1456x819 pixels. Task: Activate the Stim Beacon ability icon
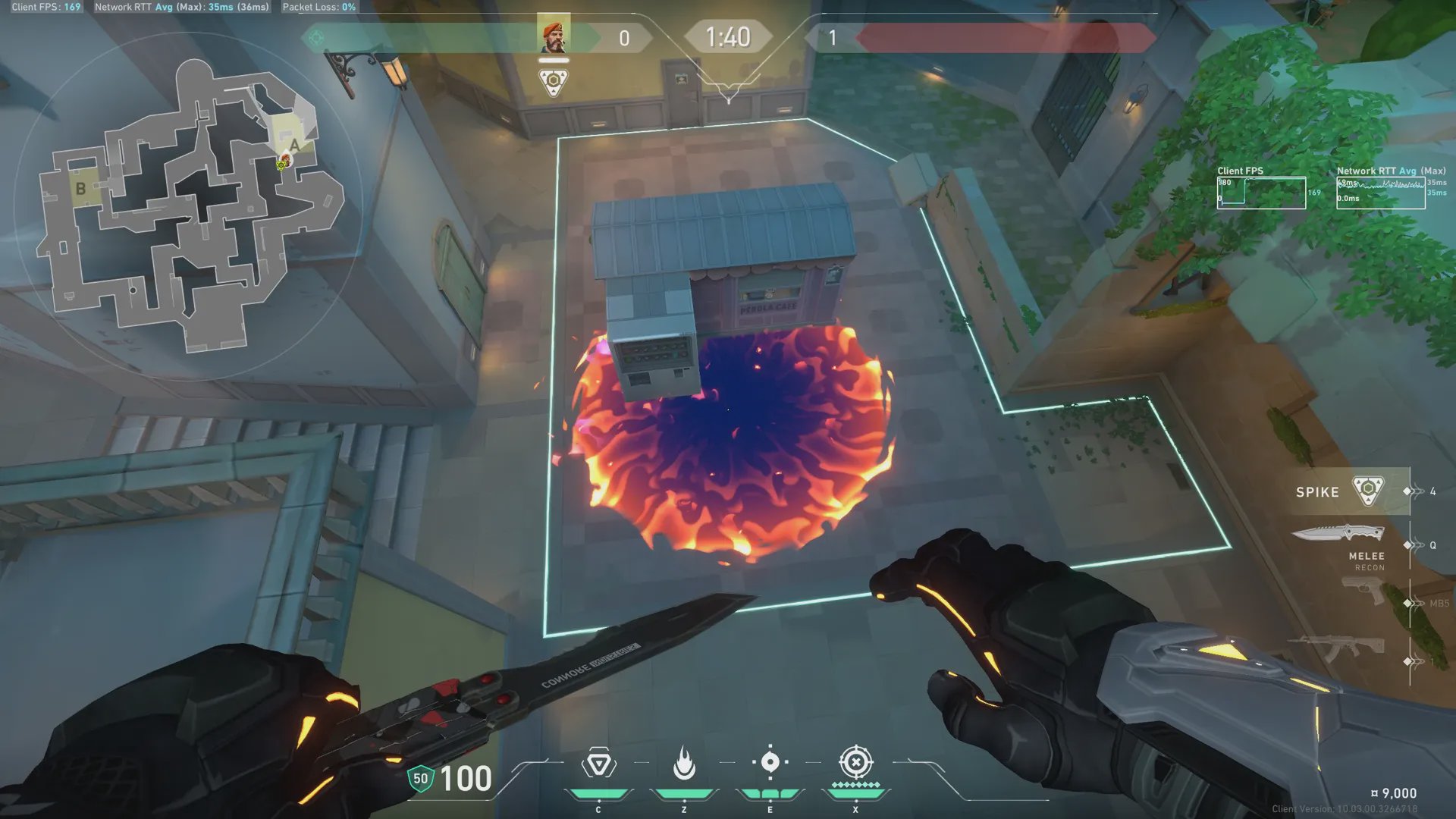(x=598, y=764)
